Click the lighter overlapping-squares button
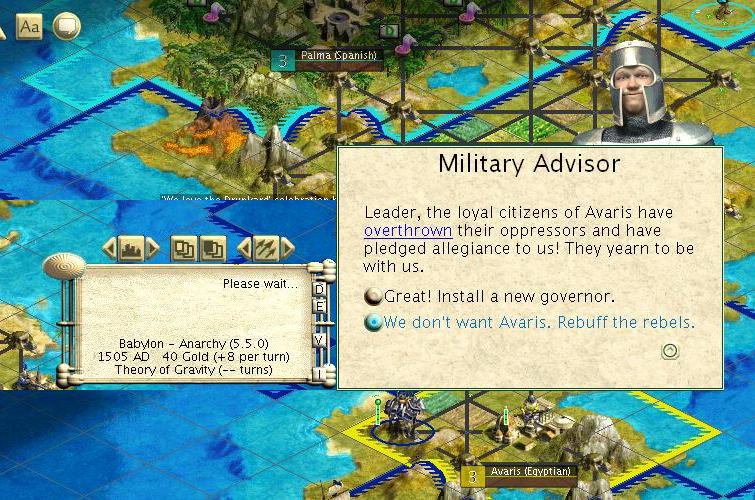The height and width of the screenshot is (500, 755). point(183,248)
